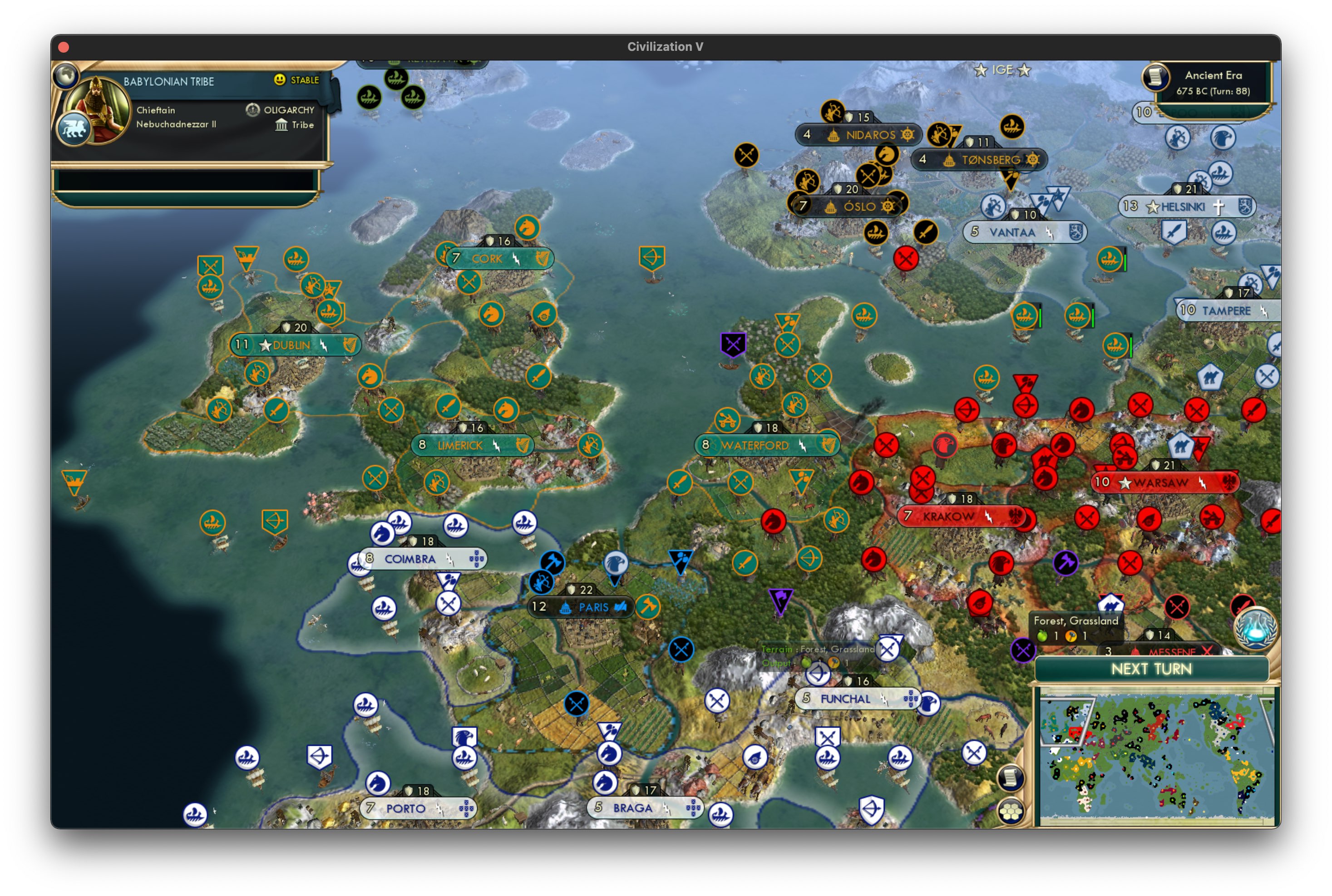
Task: Click the Oligarchy government icon
Action: (252, 110)
